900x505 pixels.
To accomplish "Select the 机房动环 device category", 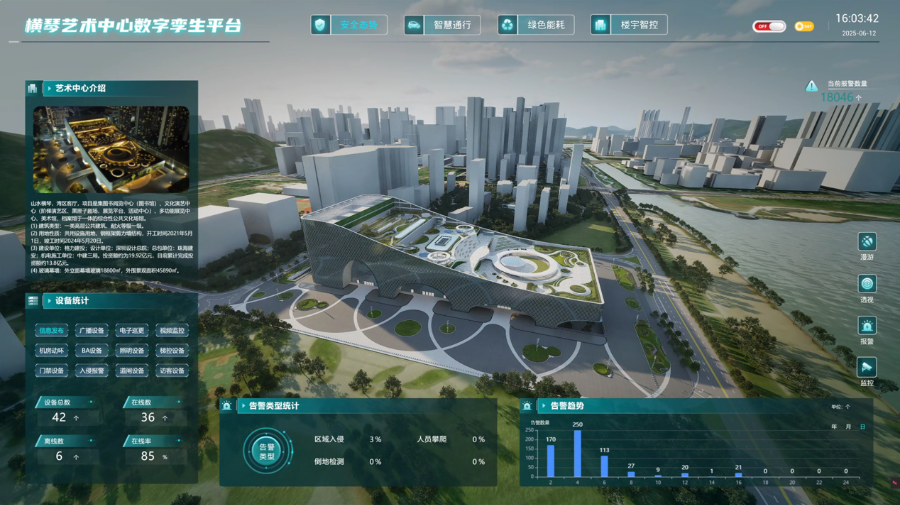I will click(x=52, y=351).
